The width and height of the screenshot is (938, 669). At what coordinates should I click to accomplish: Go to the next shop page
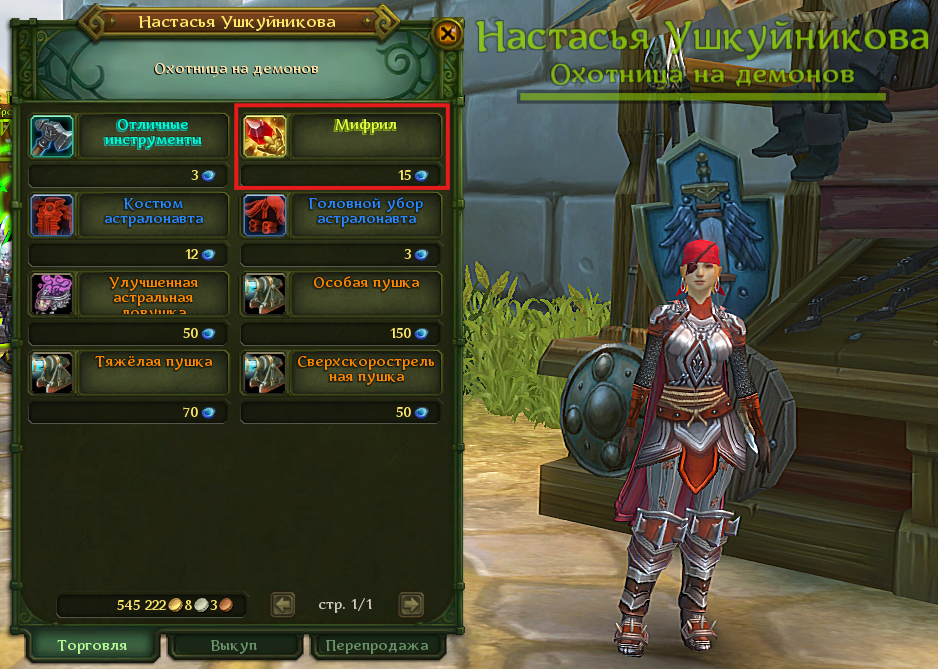[x=410, y=604]
